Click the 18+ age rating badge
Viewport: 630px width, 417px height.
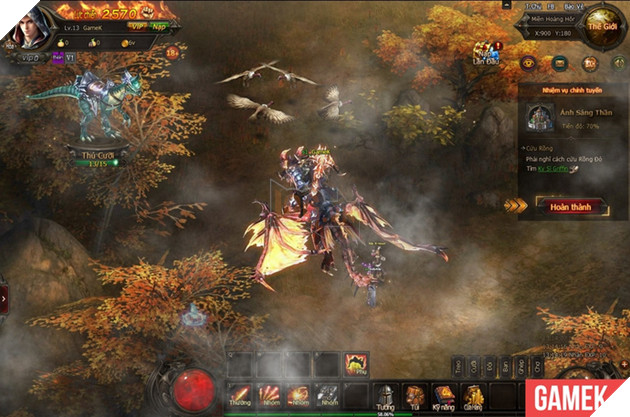pyautogui.click(x=172, y=52)
